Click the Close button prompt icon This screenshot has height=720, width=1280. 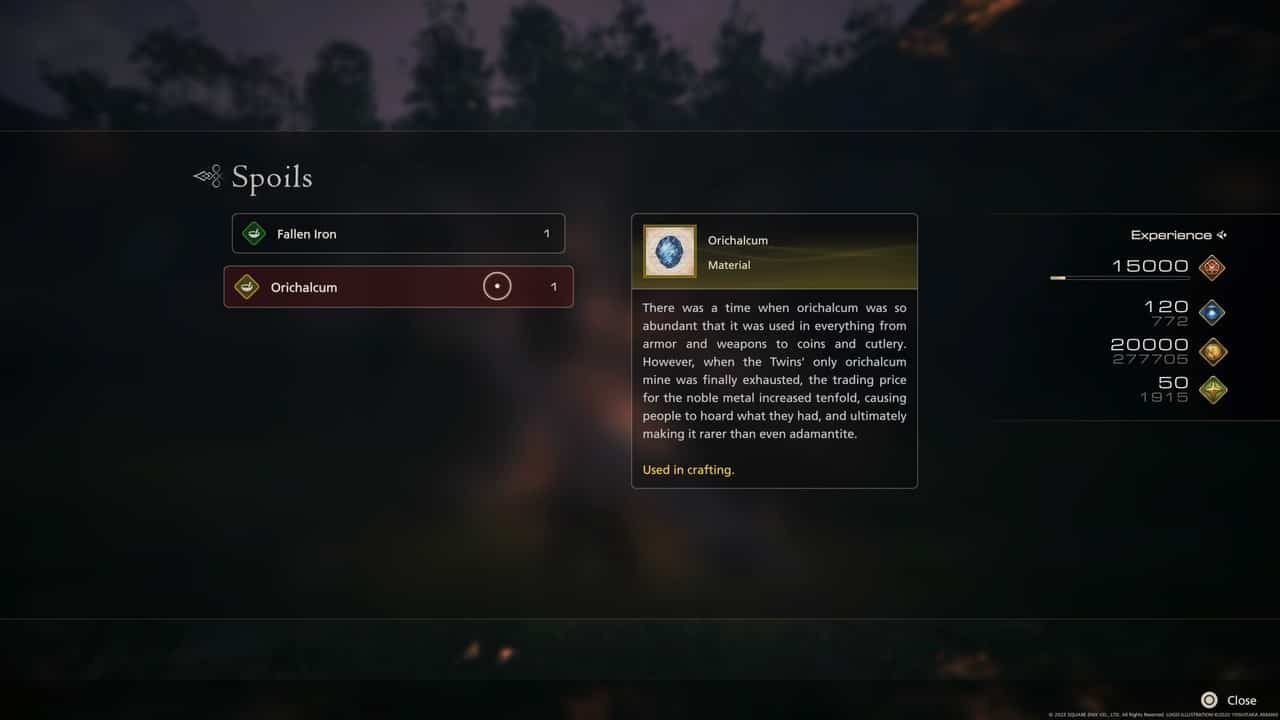1208,700
